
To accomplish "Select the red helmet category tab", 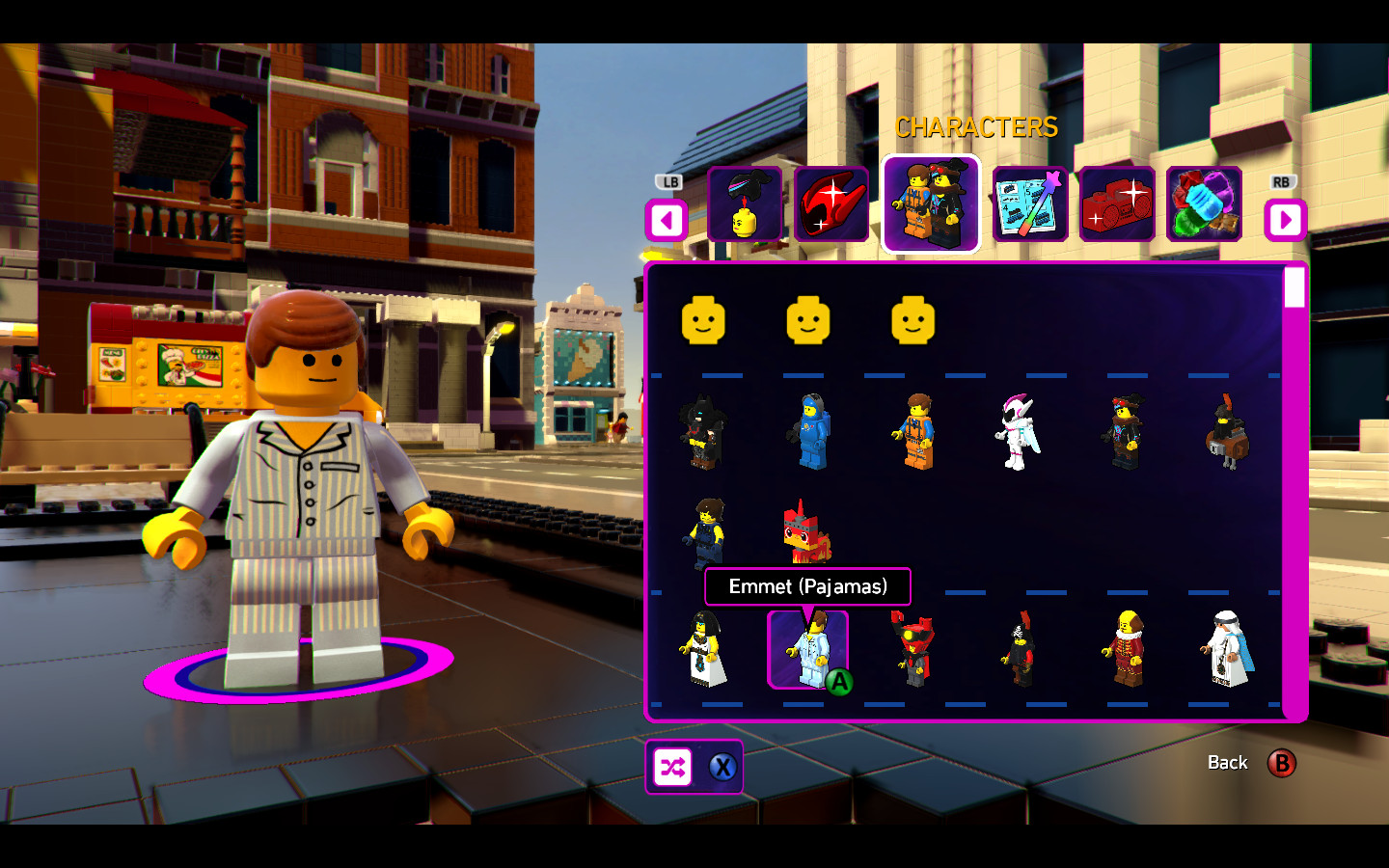I will 833,205.
